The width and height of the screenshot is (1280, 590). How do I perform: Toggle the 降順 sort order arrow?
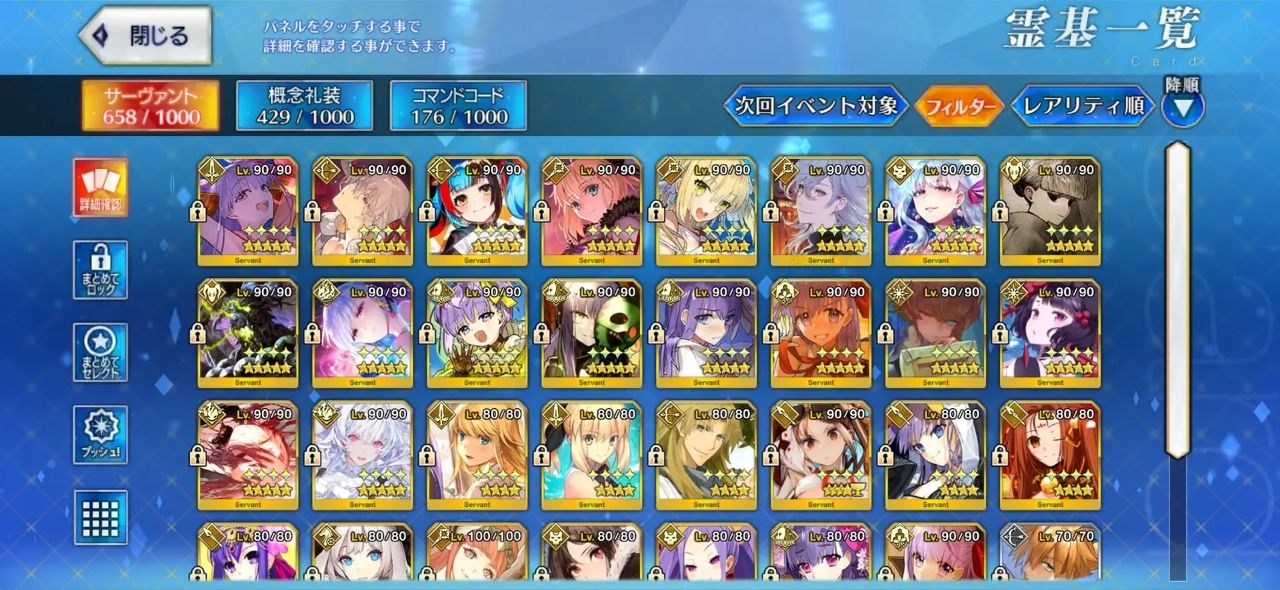[x=1182, y=107]
